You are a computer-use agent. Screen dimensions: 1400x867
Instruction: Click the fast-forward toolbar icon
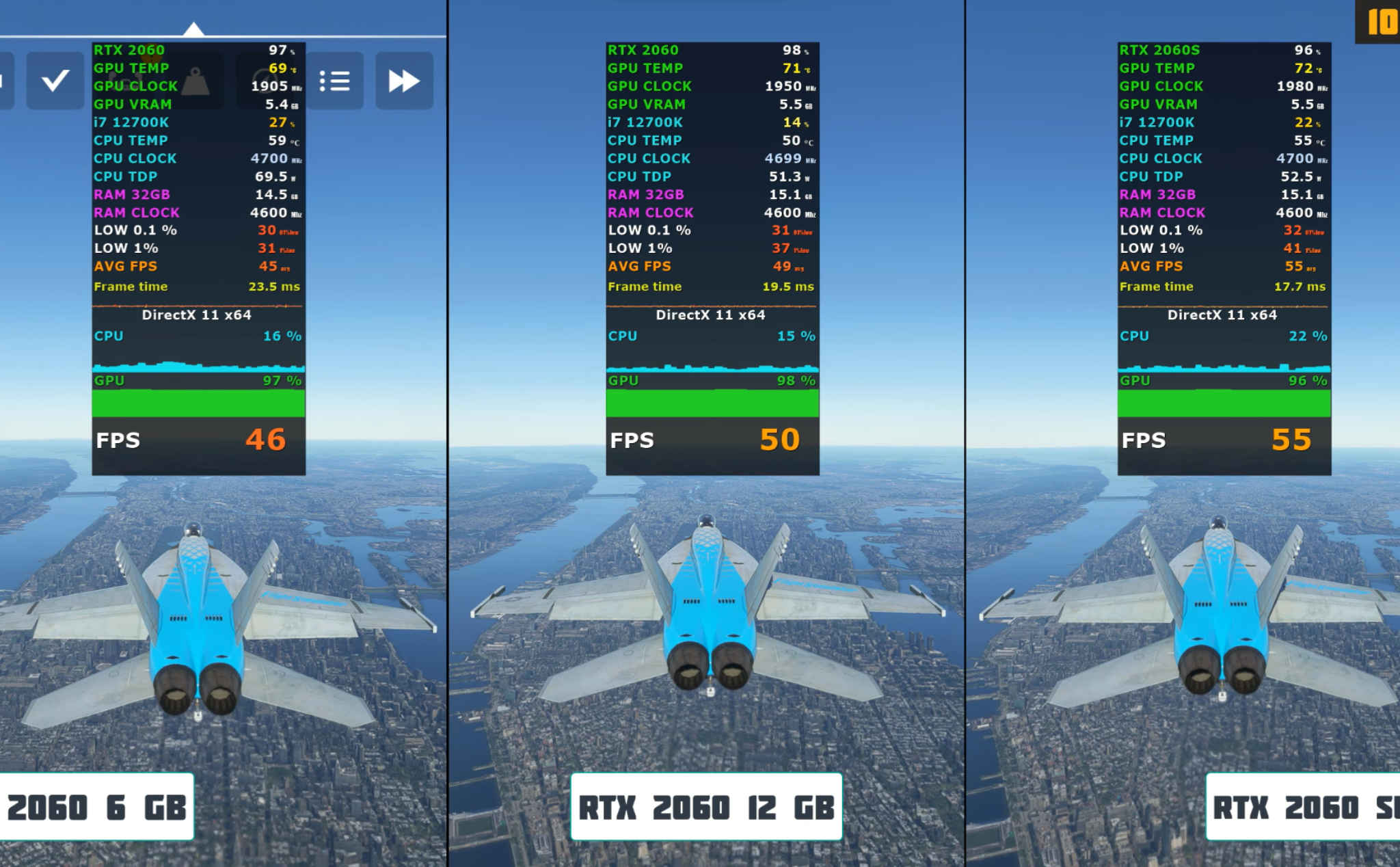tap(404, 80)
